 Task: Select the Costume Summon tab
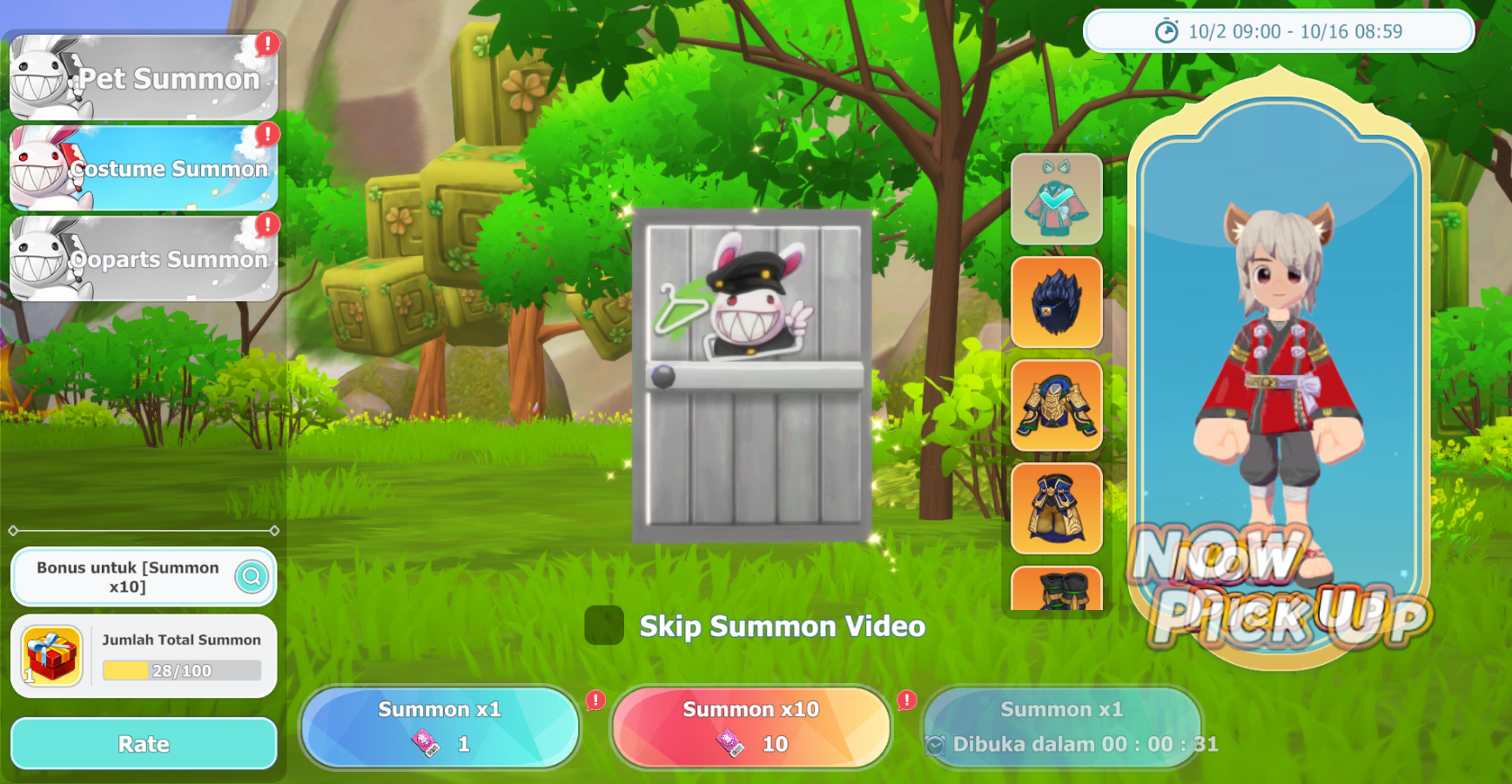pos(144,168)
